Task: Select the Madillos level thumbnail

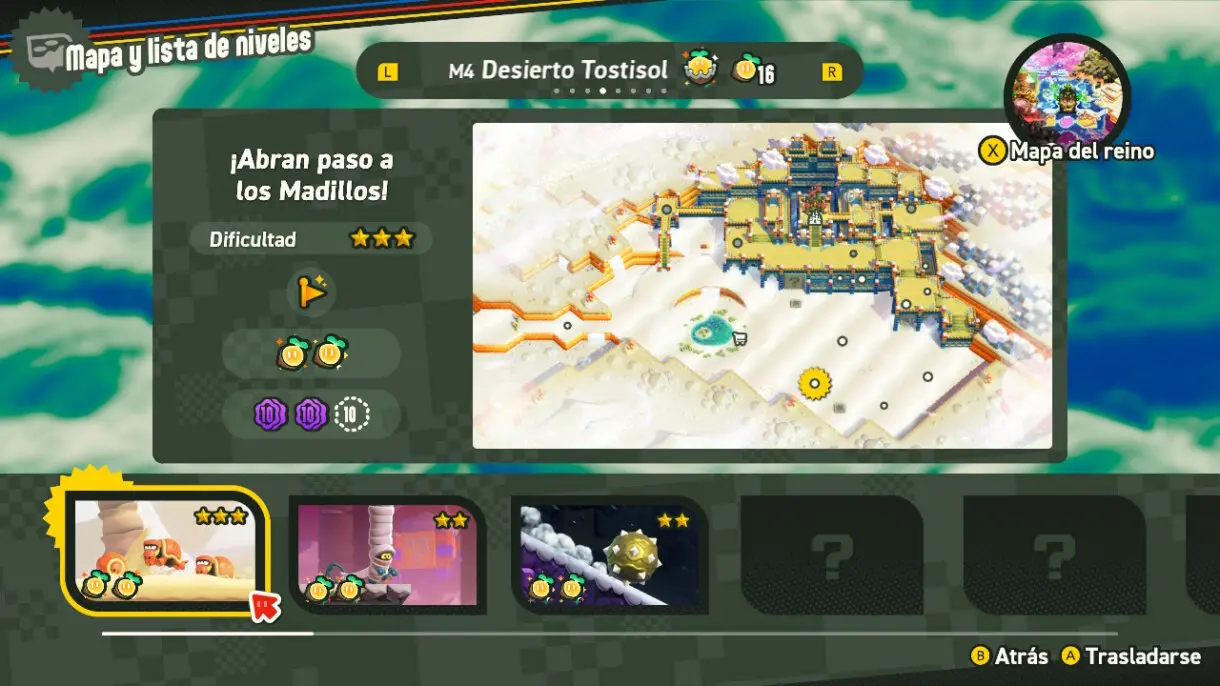Action: 166,551
